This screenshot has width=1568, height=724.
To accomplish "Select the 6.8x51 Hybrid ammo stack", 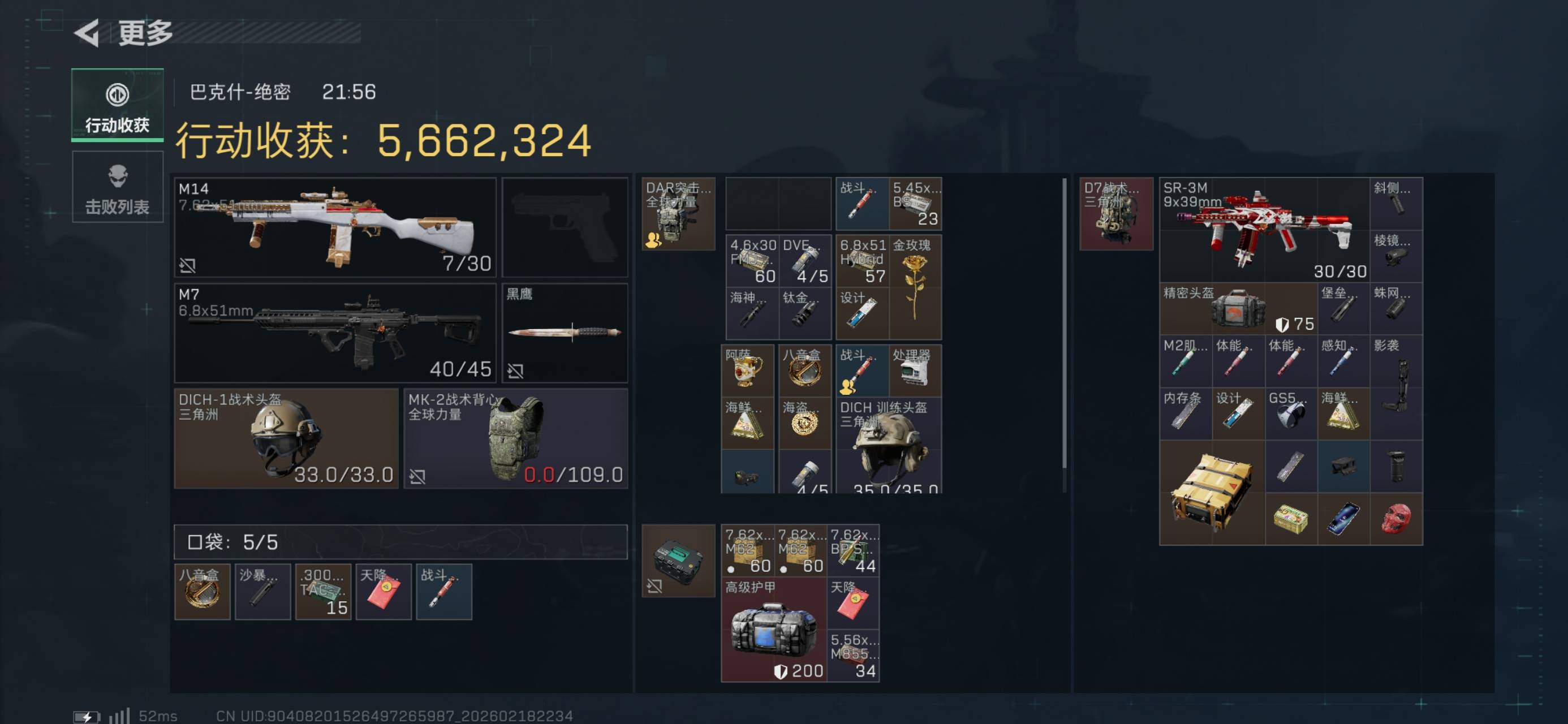I will (x=862, y=261).
